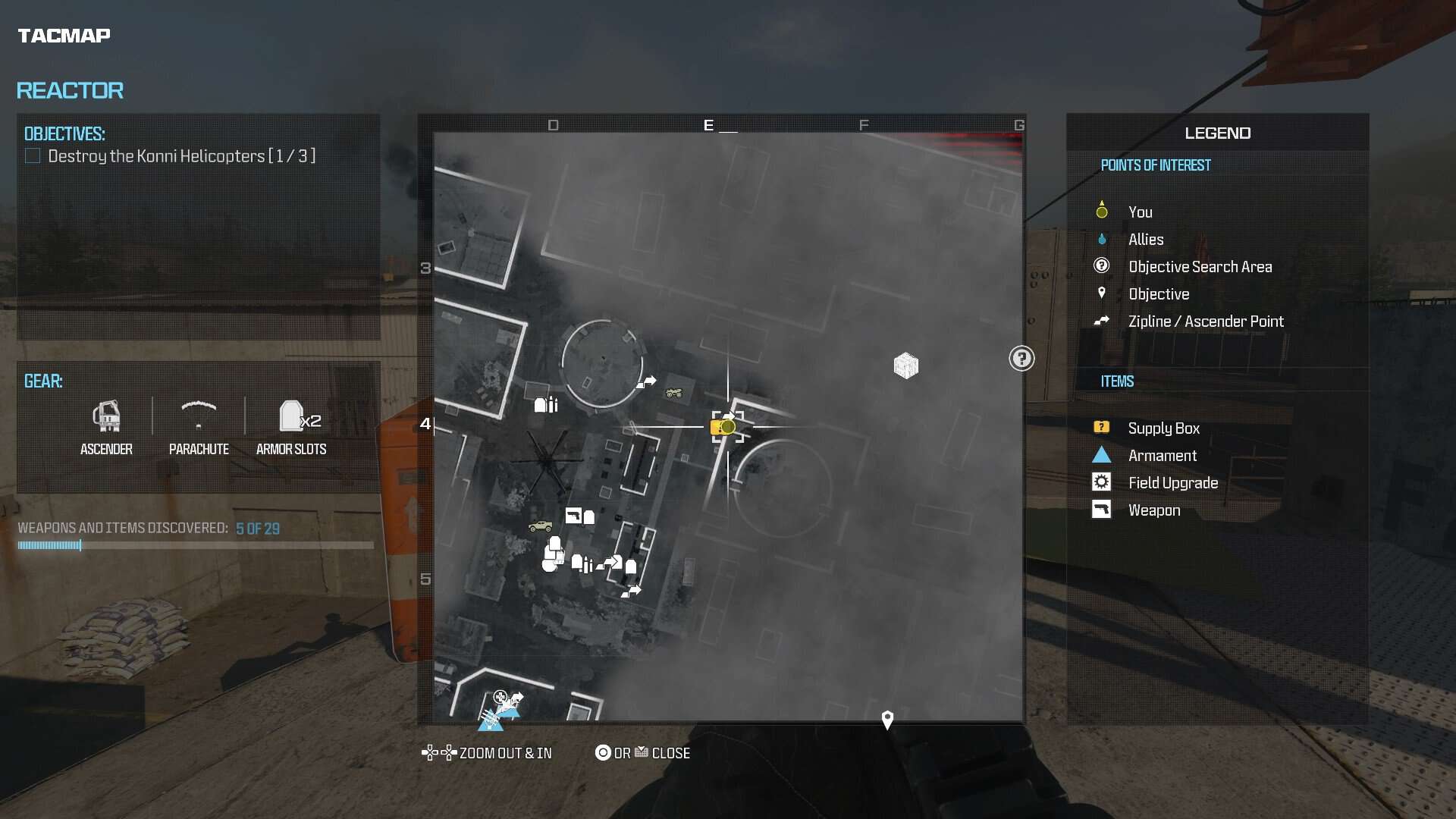The image size is (1456, 819).
Task: Select the yellow player marker on the map
Action: tap(724, 427)
